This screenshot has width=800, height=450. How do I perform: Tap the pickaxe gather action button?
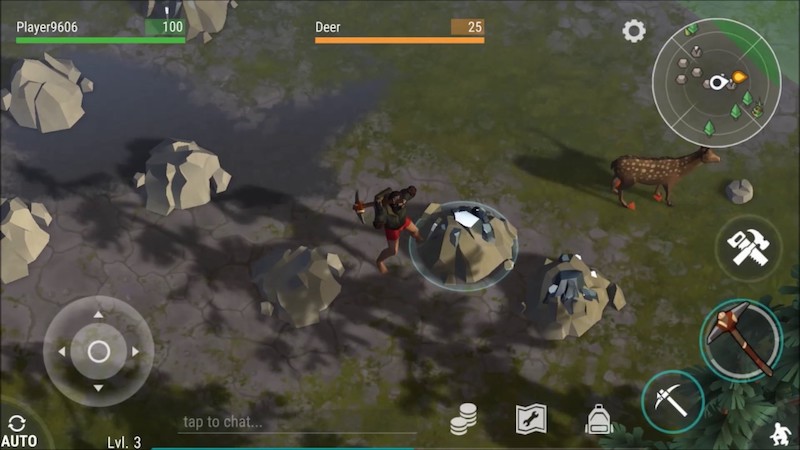pyautogui.click(x=672, y=402)
